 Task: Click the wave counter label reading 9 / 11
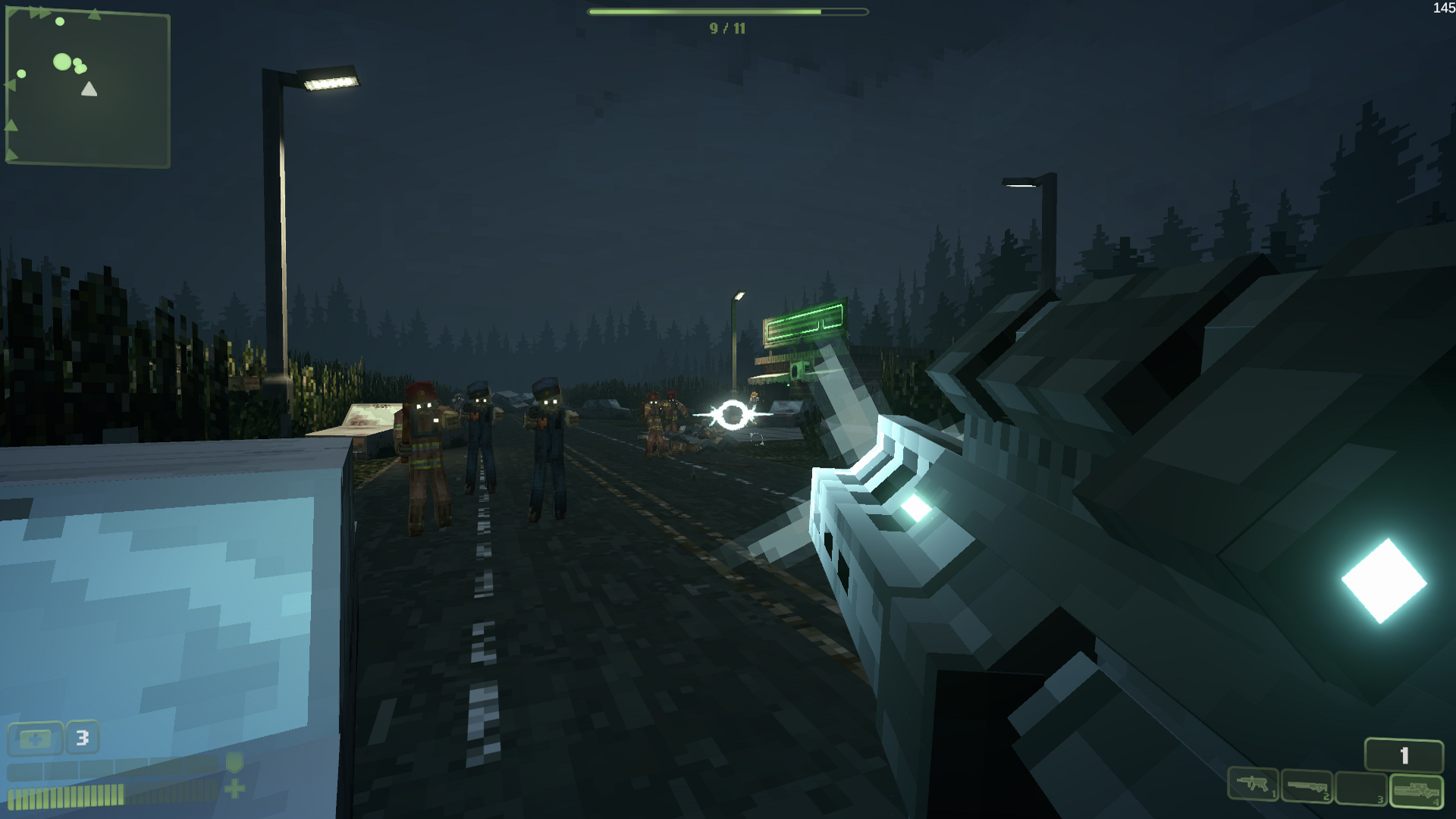[726, 29]
